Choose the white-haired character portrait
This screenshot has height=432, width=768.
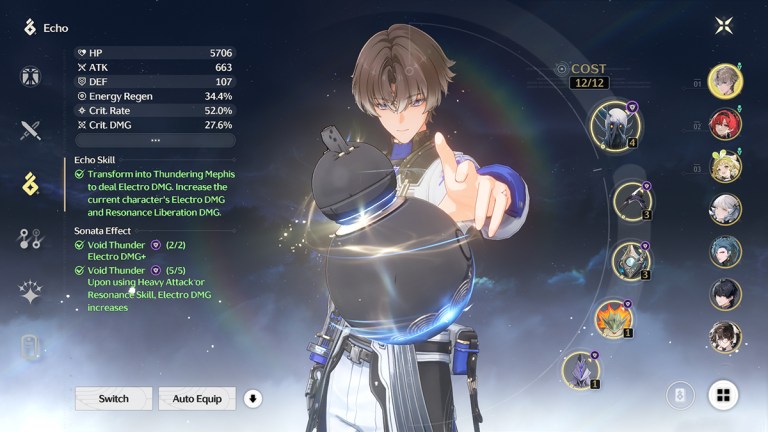(x=725, y=209)
